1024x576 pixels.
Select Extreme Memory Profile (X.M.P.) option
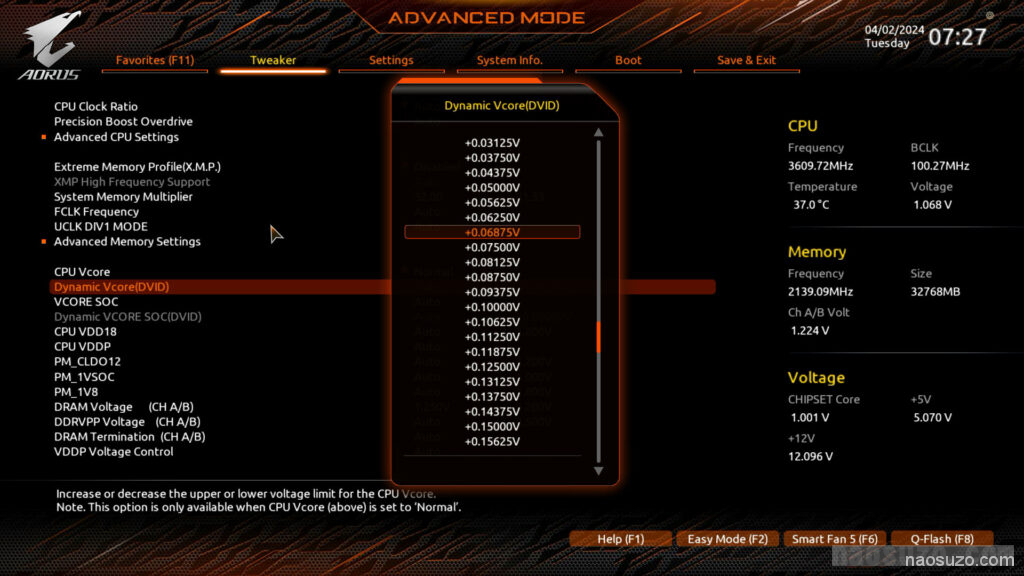click(x=137, y=167)
